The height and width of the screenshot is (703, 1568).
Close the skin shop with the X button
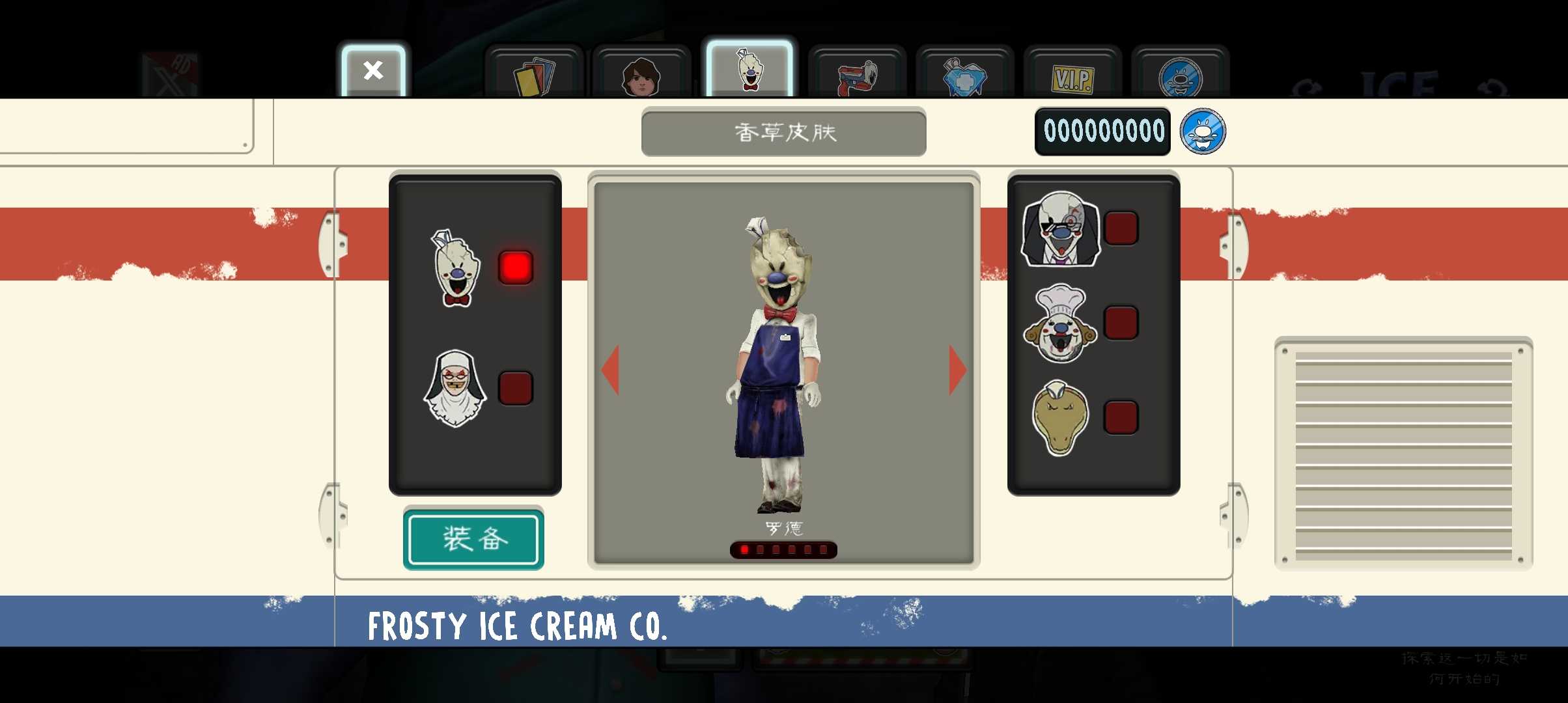click(373, 70)
